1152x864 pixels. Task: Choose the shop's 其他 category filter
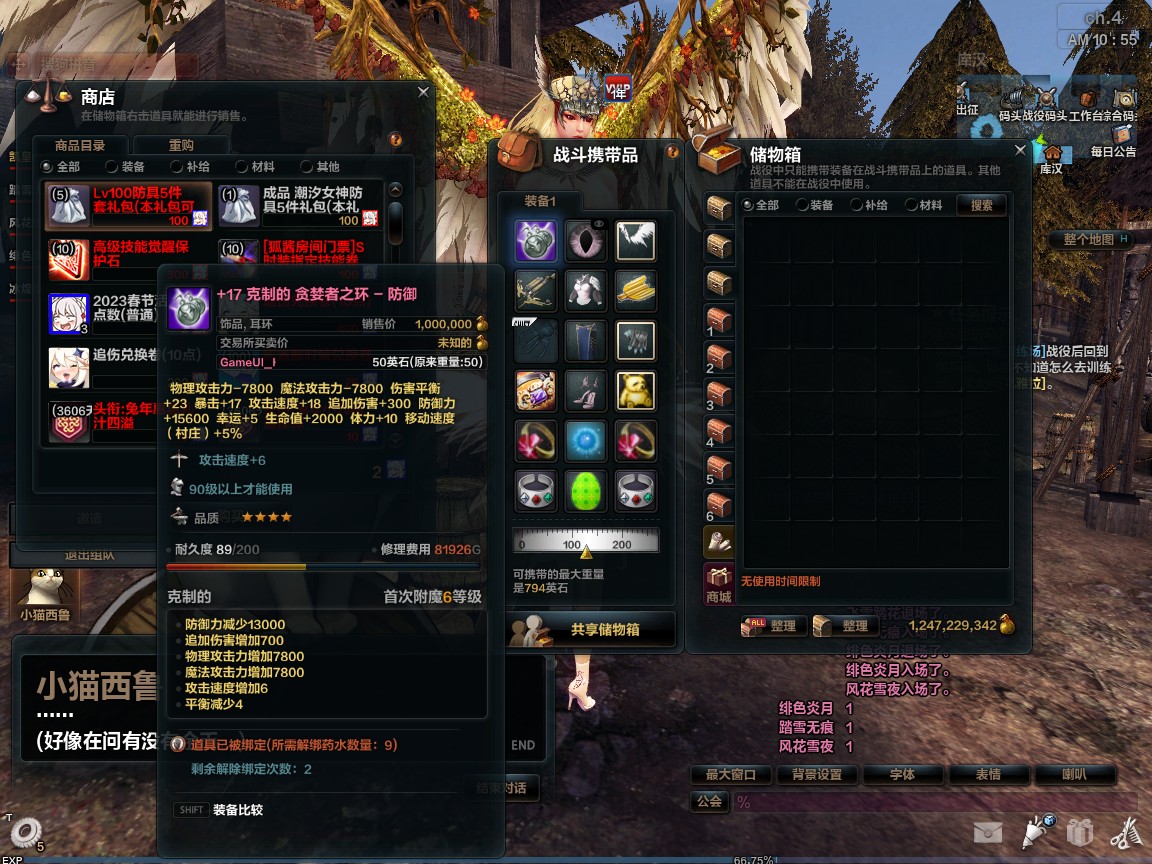point(319,167)
